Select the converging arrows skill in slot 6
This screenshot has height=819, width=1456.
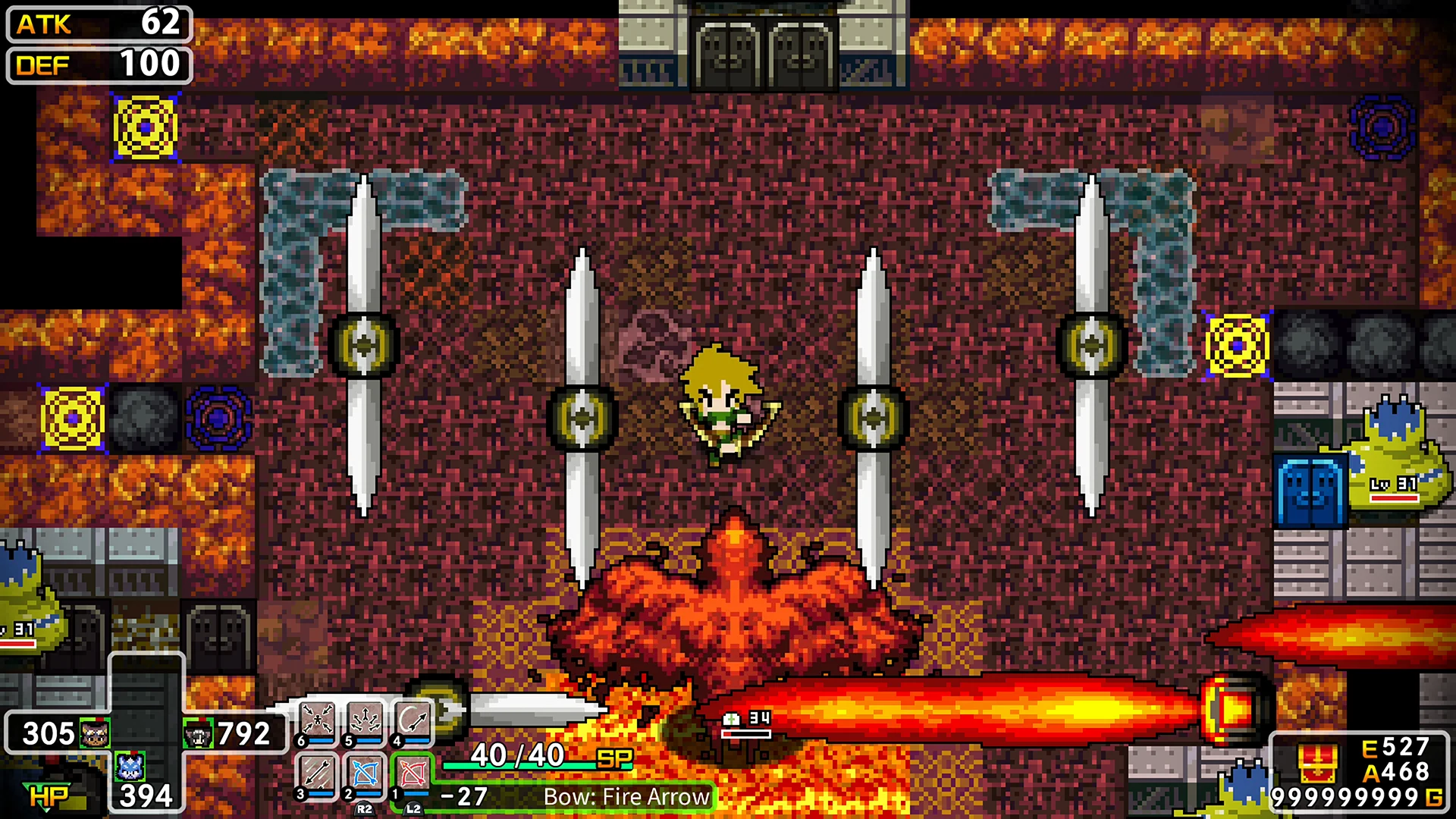[316, 718]
